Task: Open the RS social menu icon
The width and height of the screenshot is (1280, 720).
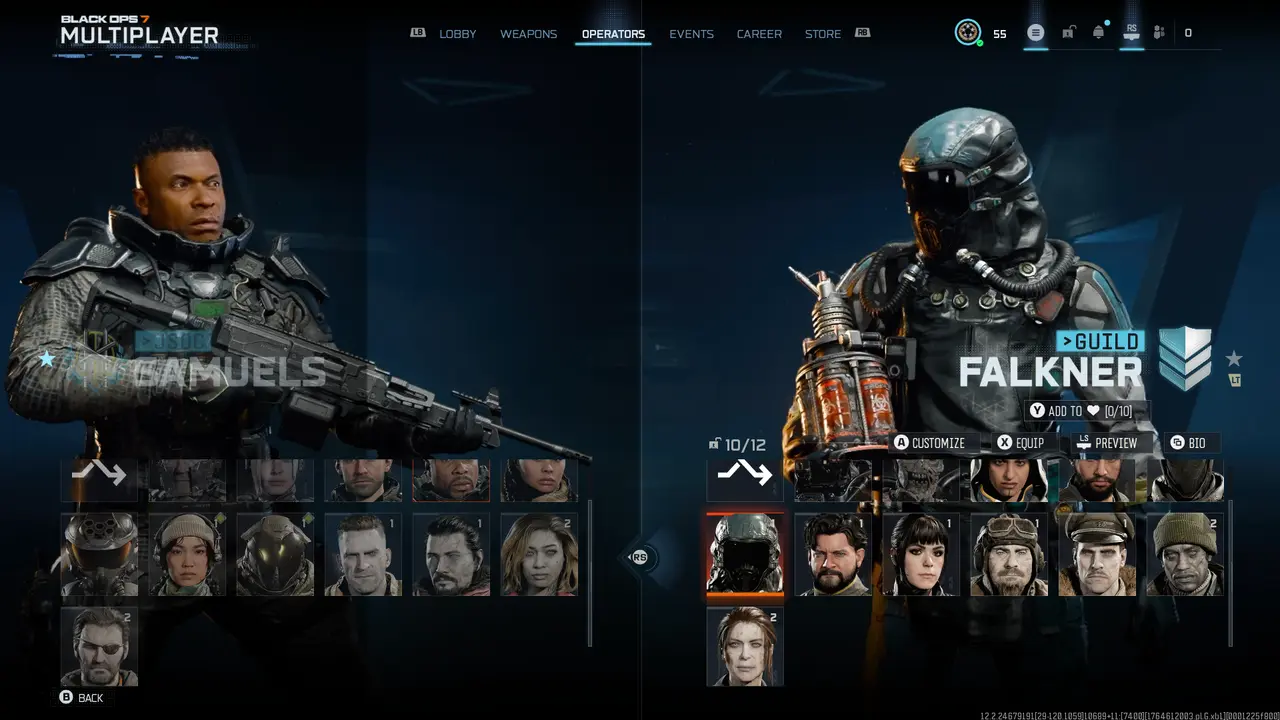Action: coord(1130,33)
